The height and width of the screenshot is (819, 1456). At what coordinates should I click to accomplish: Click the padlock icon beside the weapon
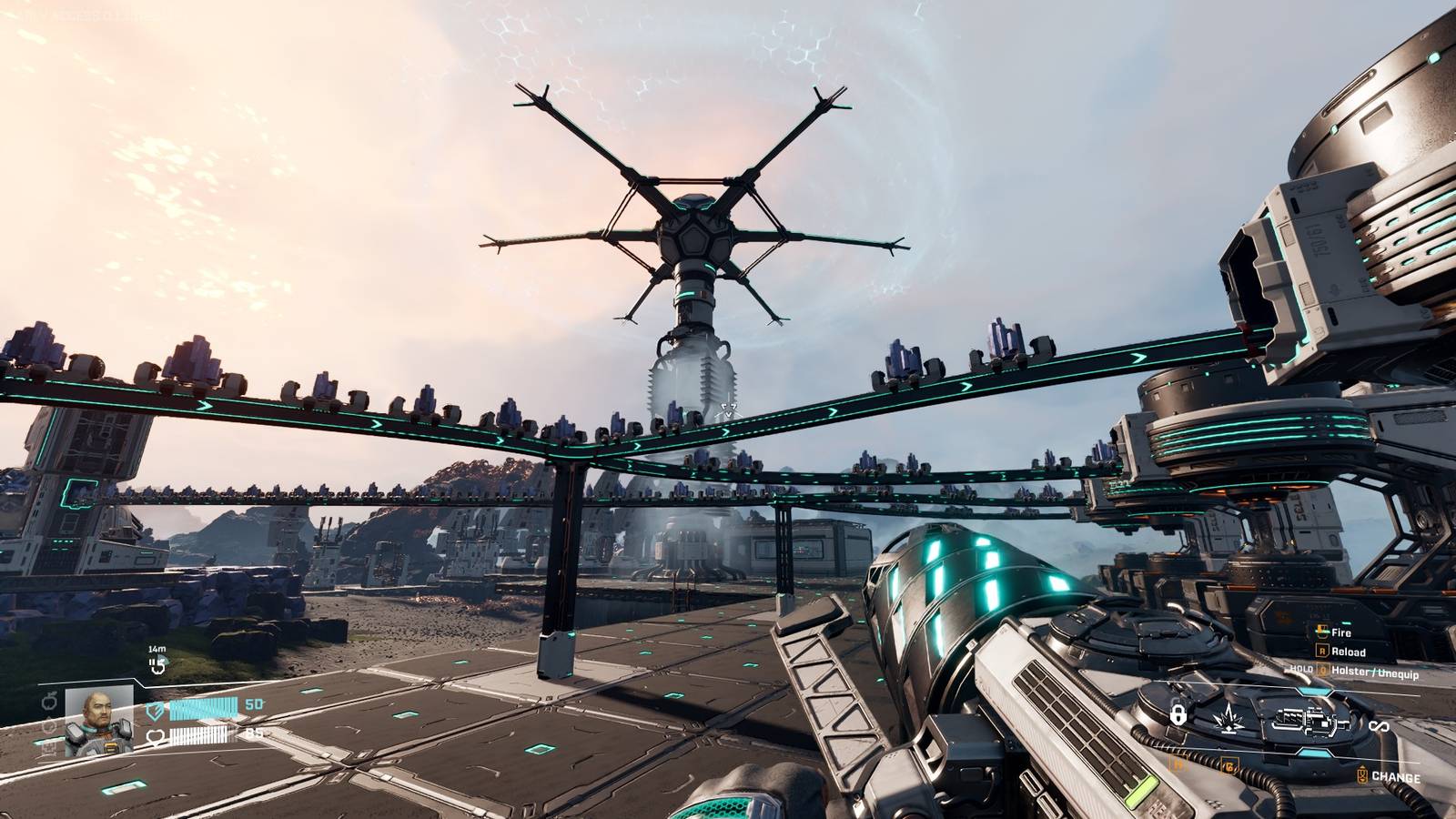click(x=1177, y=715)
